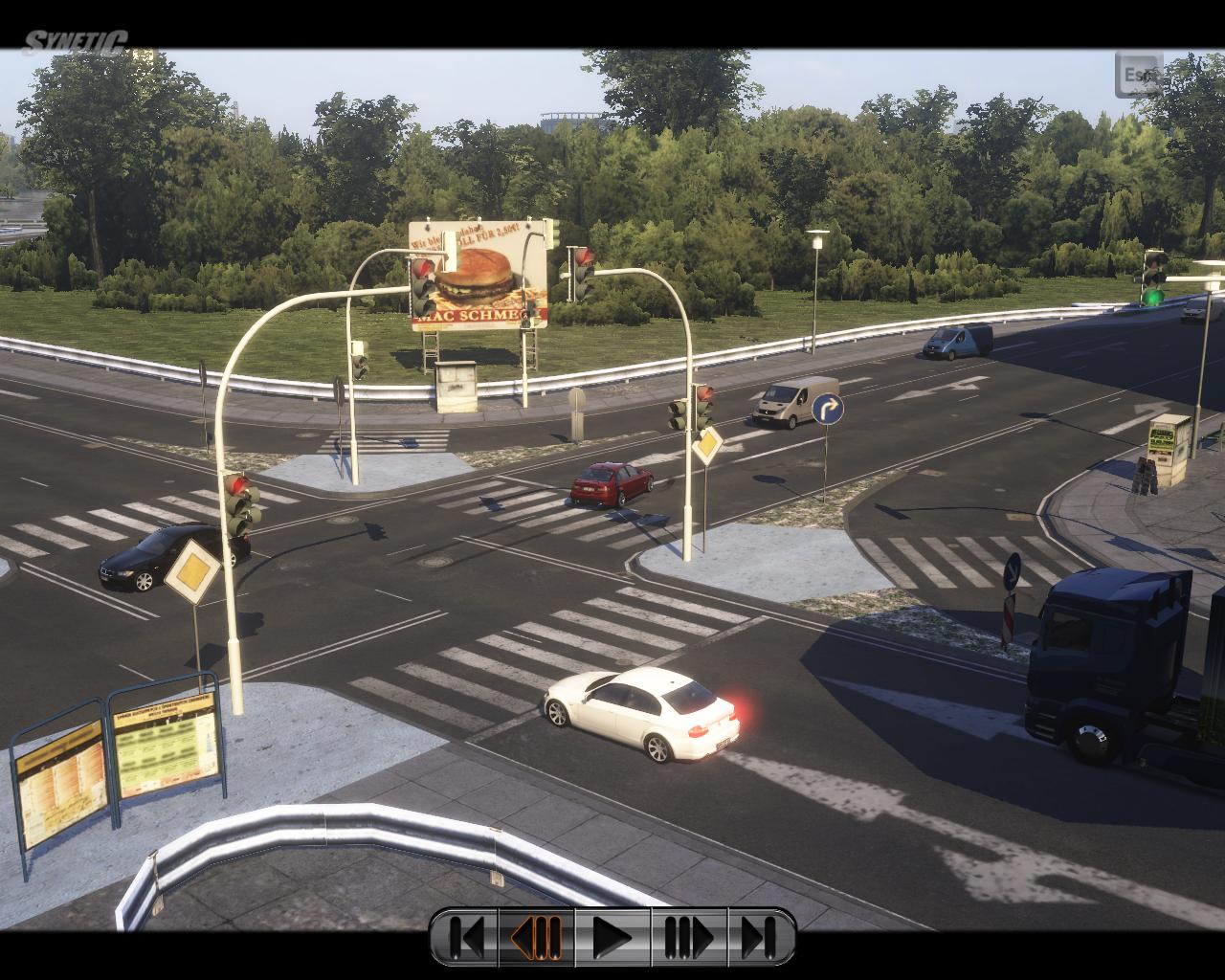This screenshot has width=1225, height=980.
Task: Click the step-forward replay button
Action: pos(689,938)
